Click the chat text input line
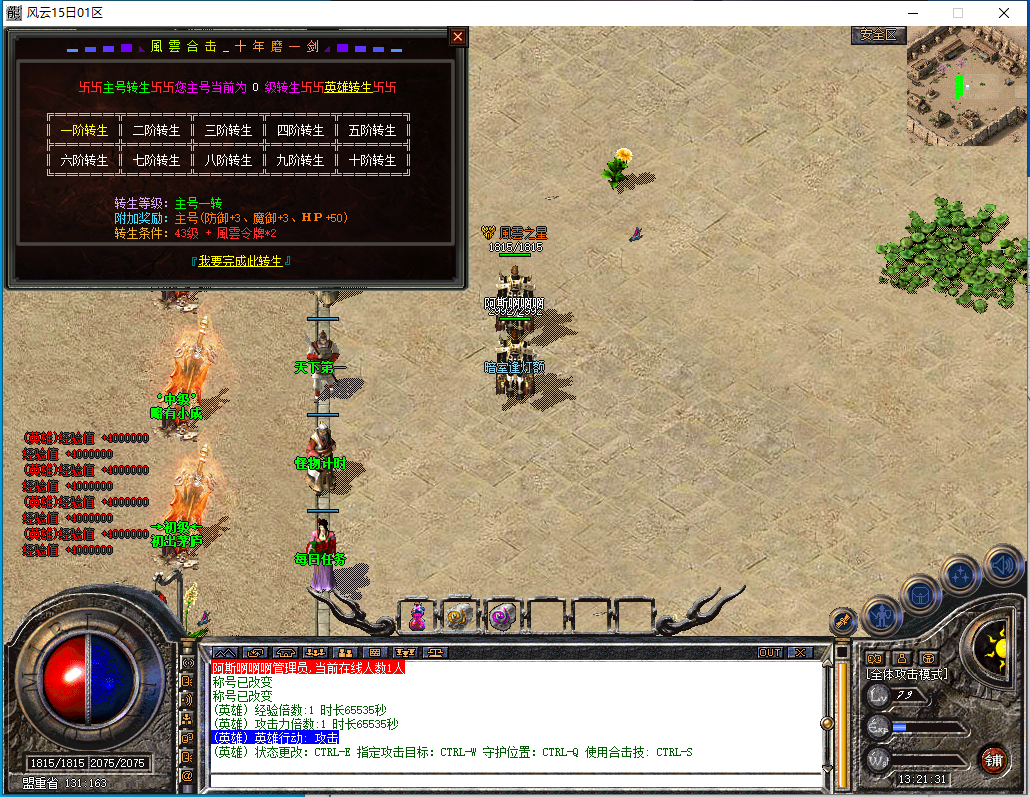Viewport: 1030px width, 797px height. coord(510,779)
